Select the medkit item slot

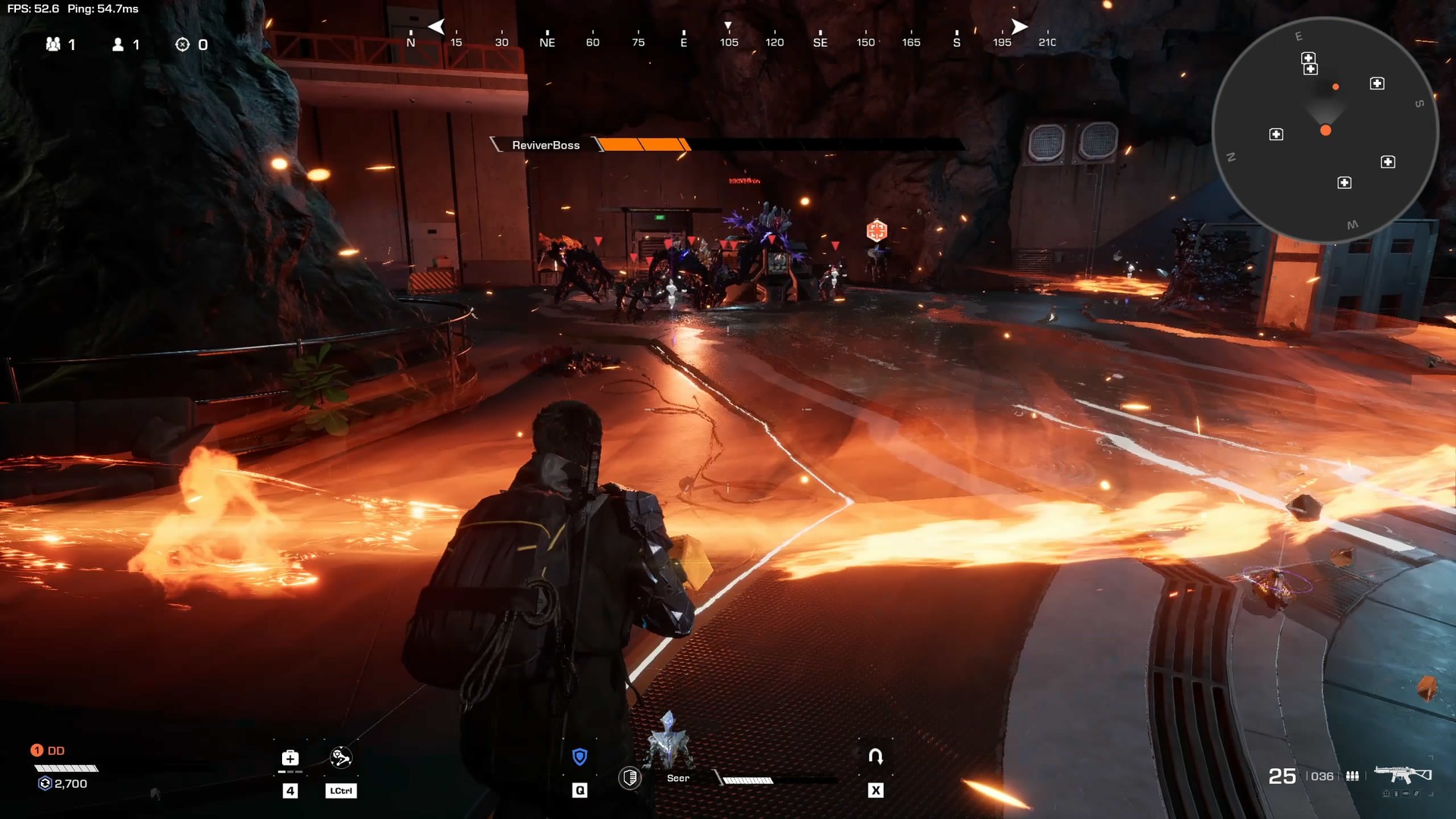[290, 758]
